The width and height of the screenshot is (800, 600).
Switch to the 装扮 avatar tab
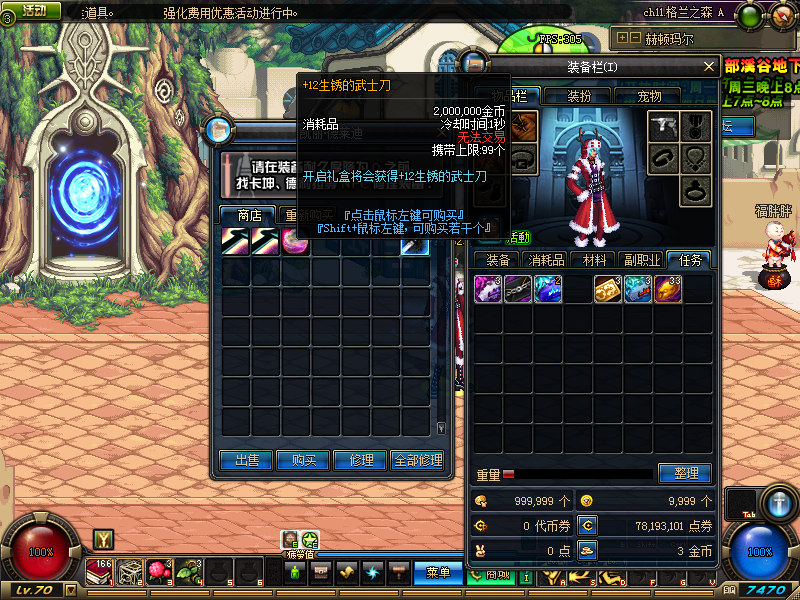[579, 96]
